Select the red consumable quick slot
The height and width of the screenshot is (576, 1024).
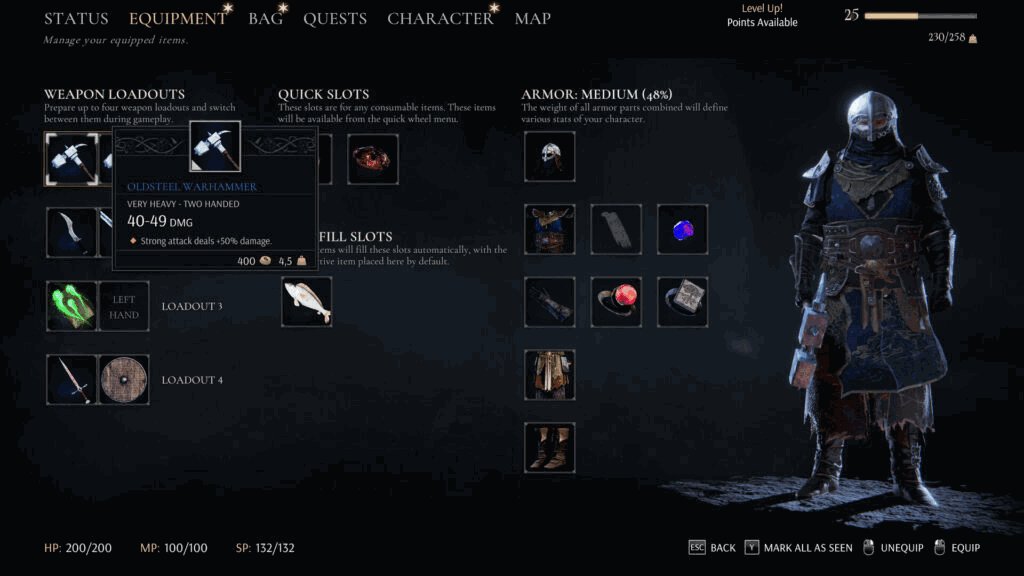pyautogui.click(x=373, y=159)
